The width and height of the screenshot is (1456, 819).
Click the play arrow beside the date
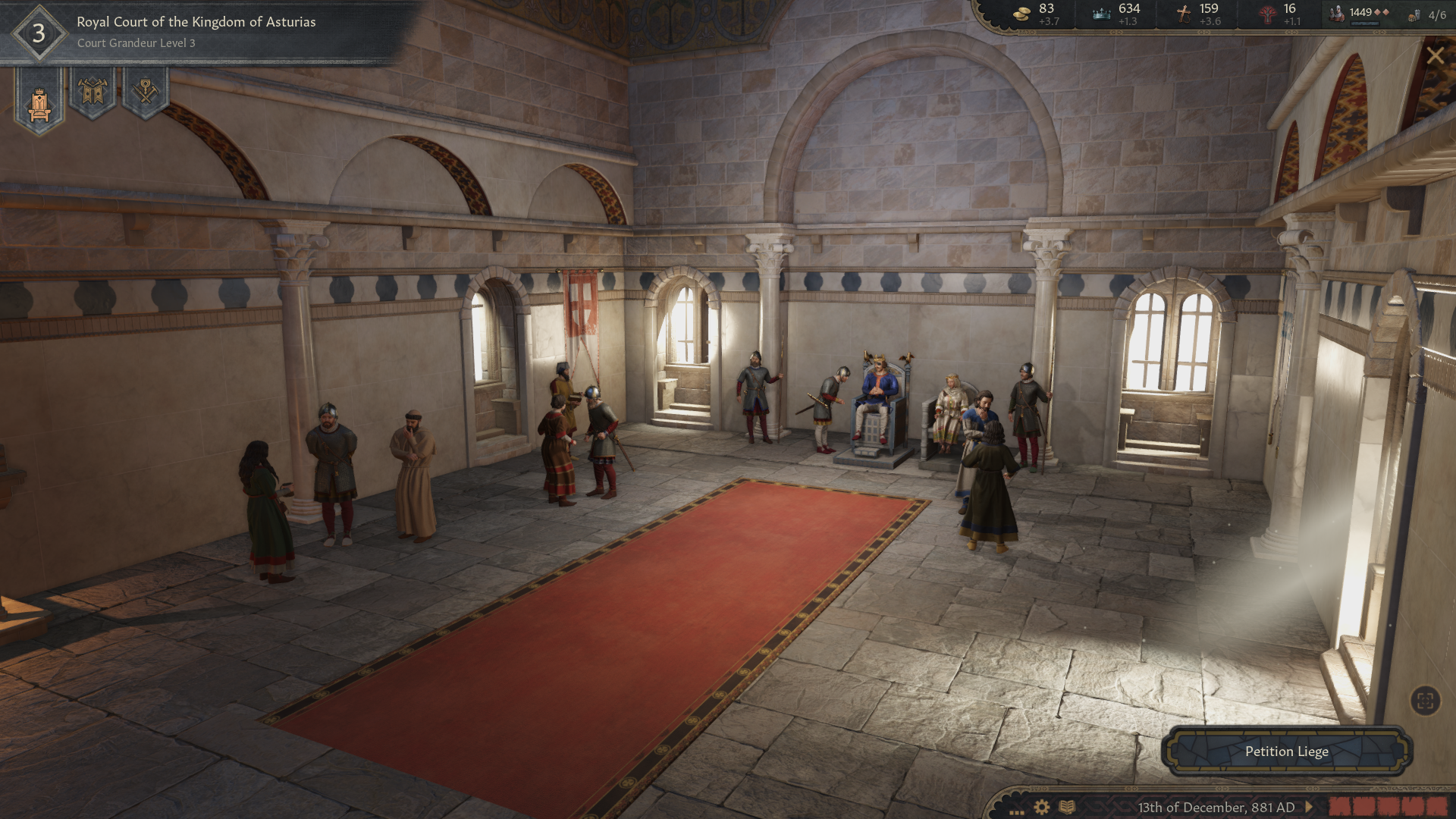[x=1309, y=807]
